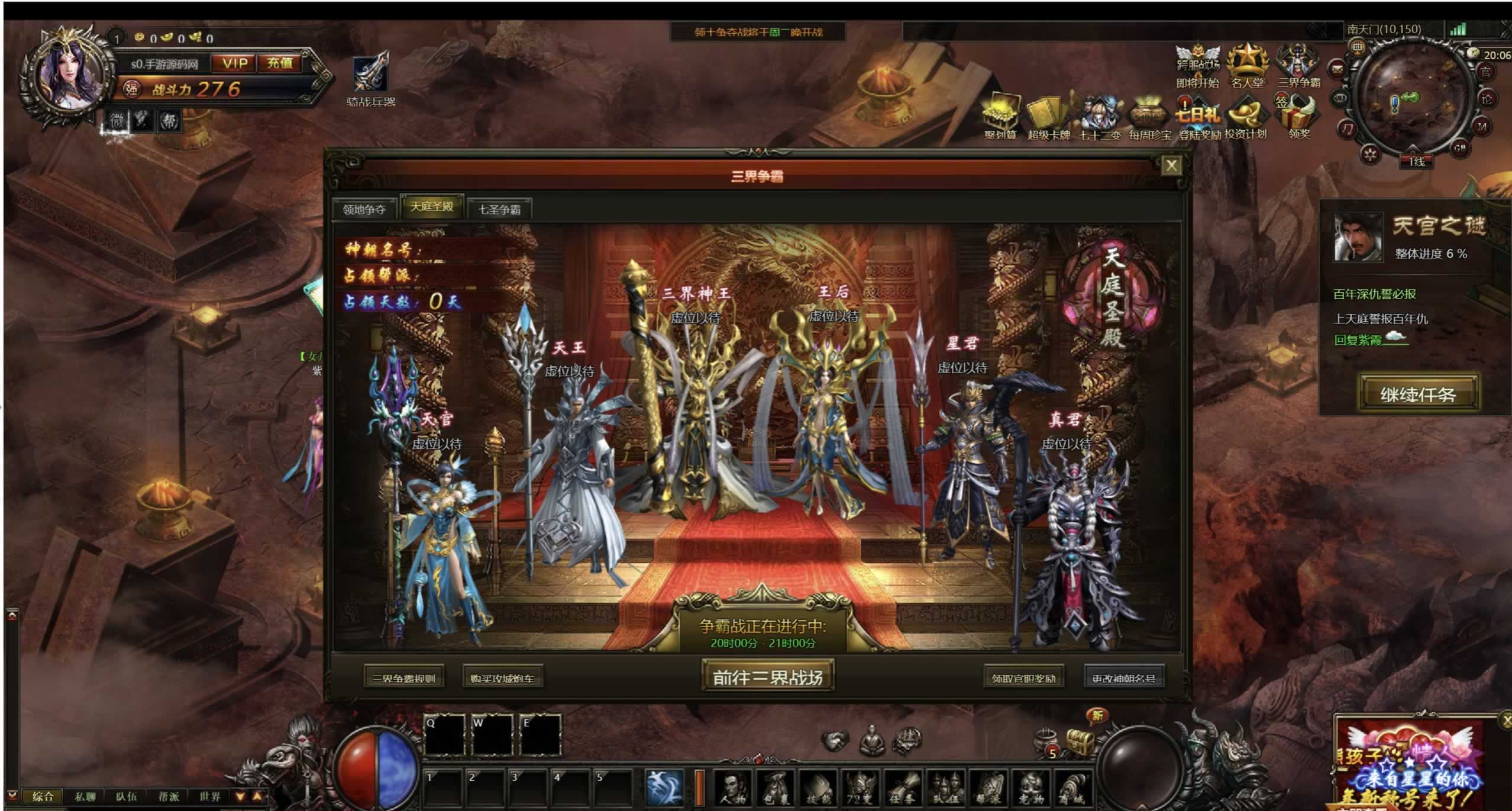Go to the battlefield via 前往三界战场
Viewport: 1512px width, 811px height.
tap(768, 677)
